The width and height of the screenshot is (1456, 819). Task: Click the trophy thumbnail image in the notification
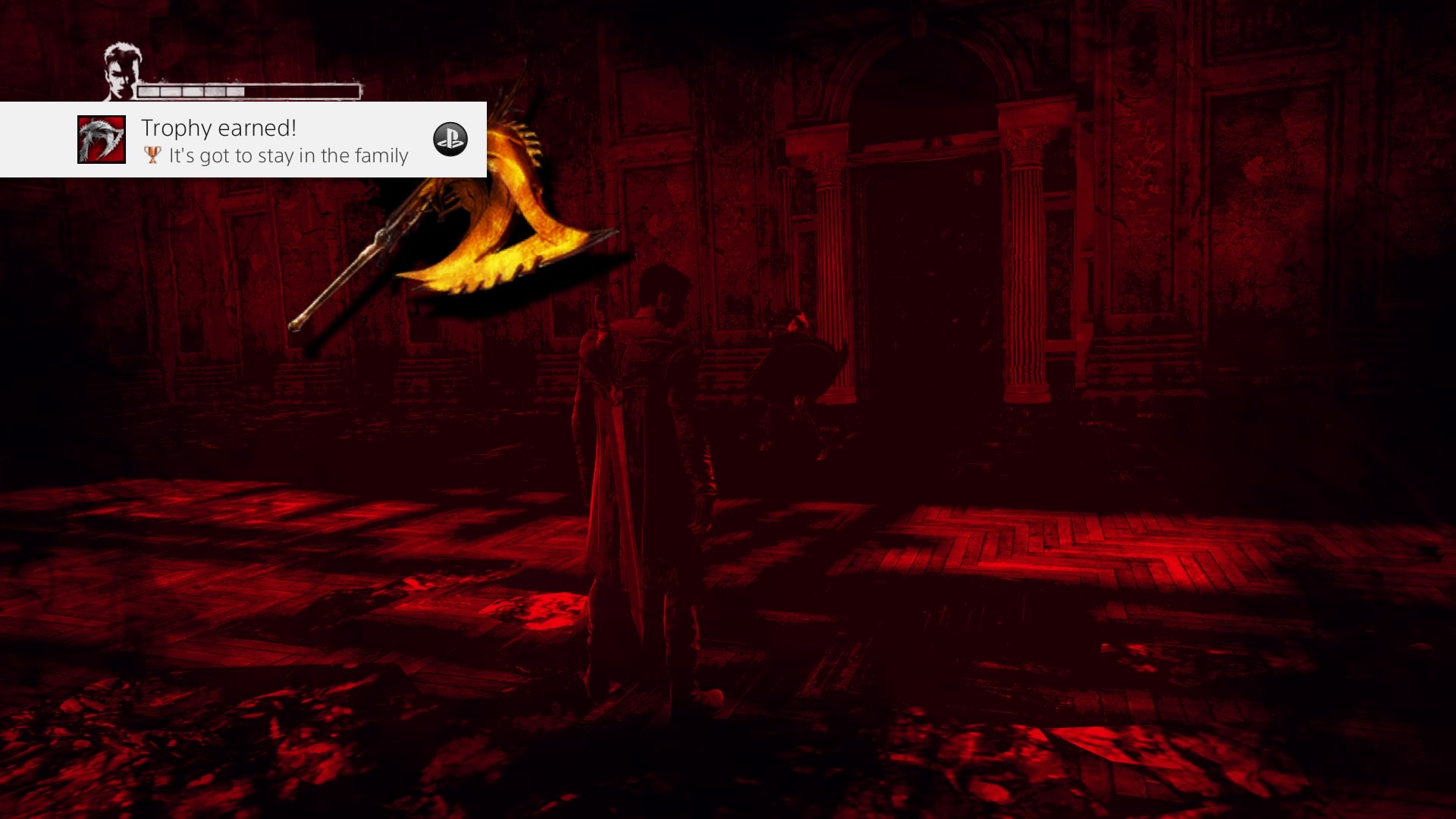click(102, 140)
